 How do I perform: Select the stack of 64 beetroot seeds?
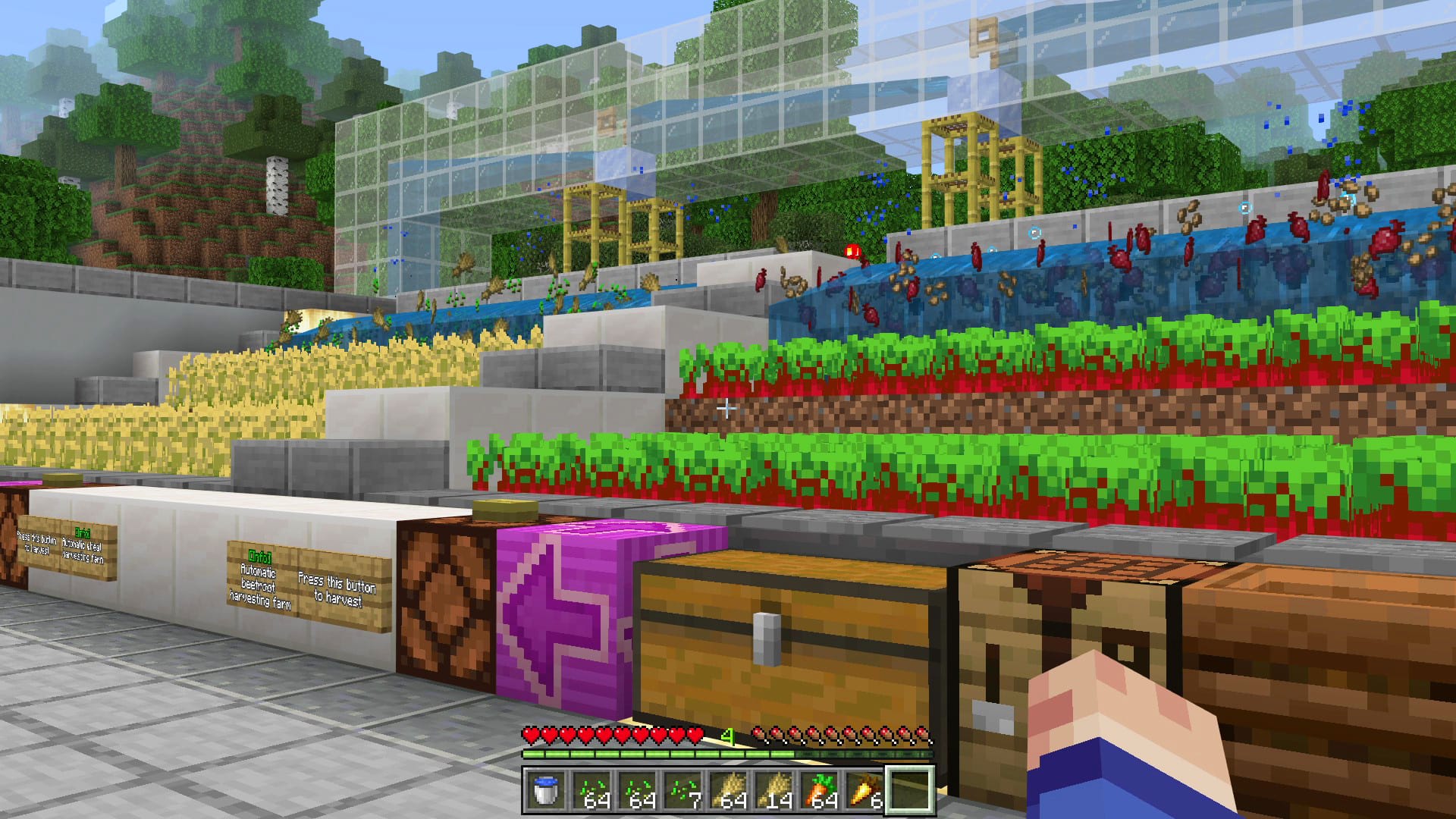click(597, 790)
